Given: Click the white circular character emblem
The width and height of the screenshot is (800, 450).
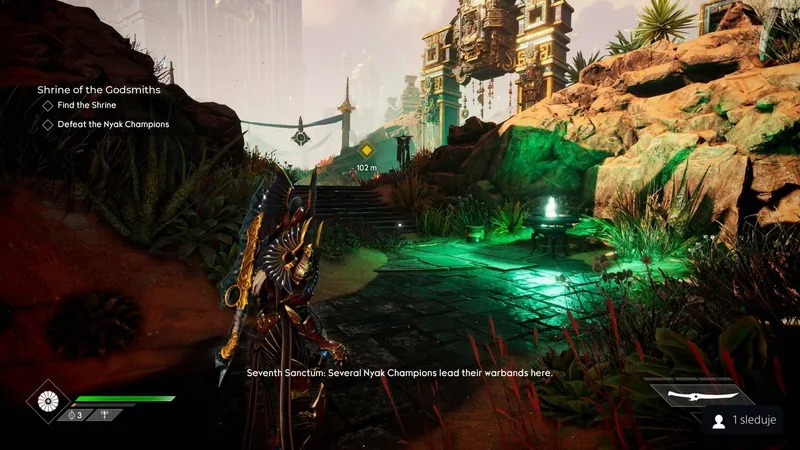Looking at the screenshot, I should (47, 400).
